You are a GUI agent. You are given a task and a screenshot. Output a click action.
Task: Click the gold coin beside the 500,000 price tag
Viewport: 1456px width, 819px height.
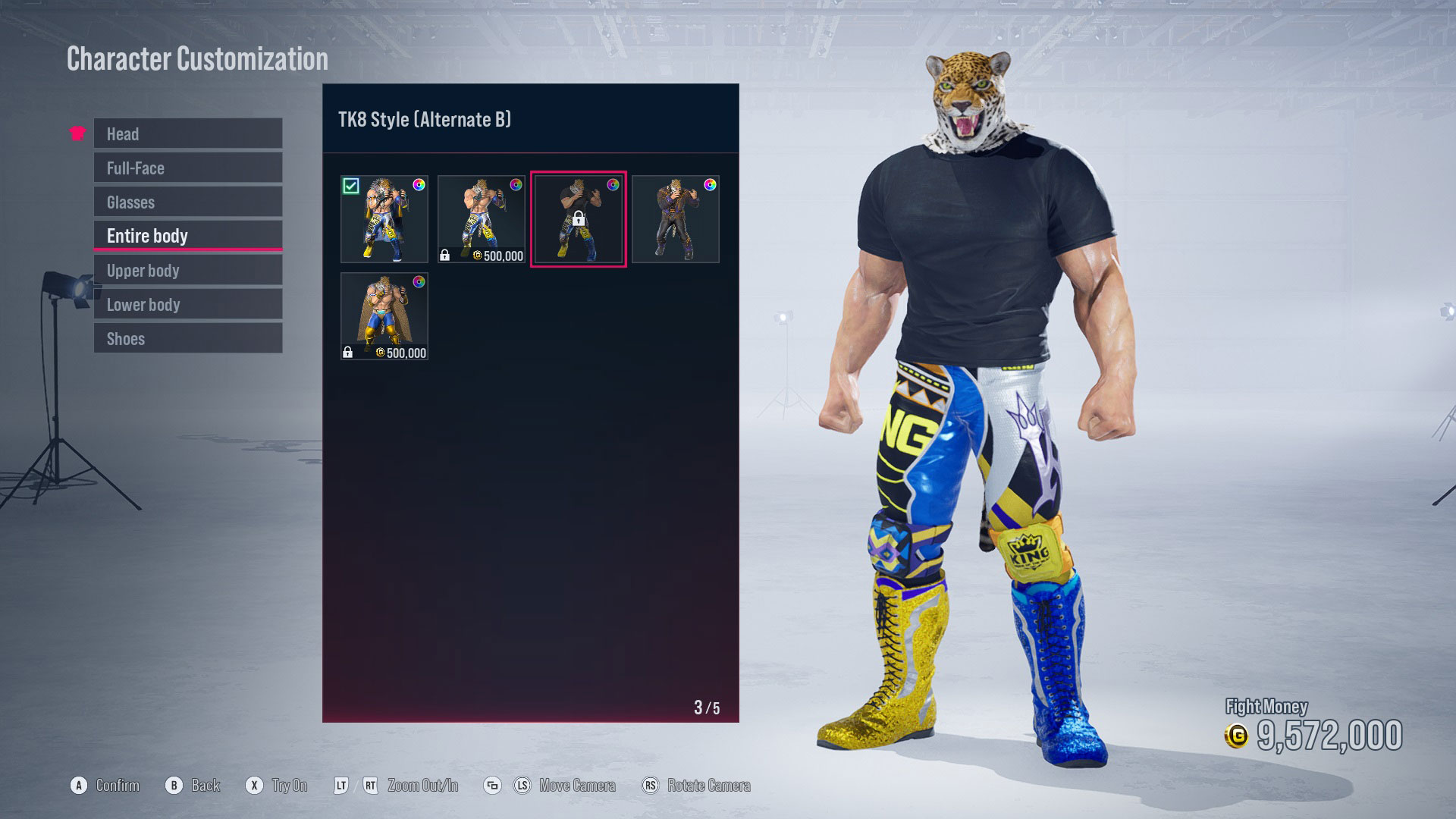click(477, 256)
